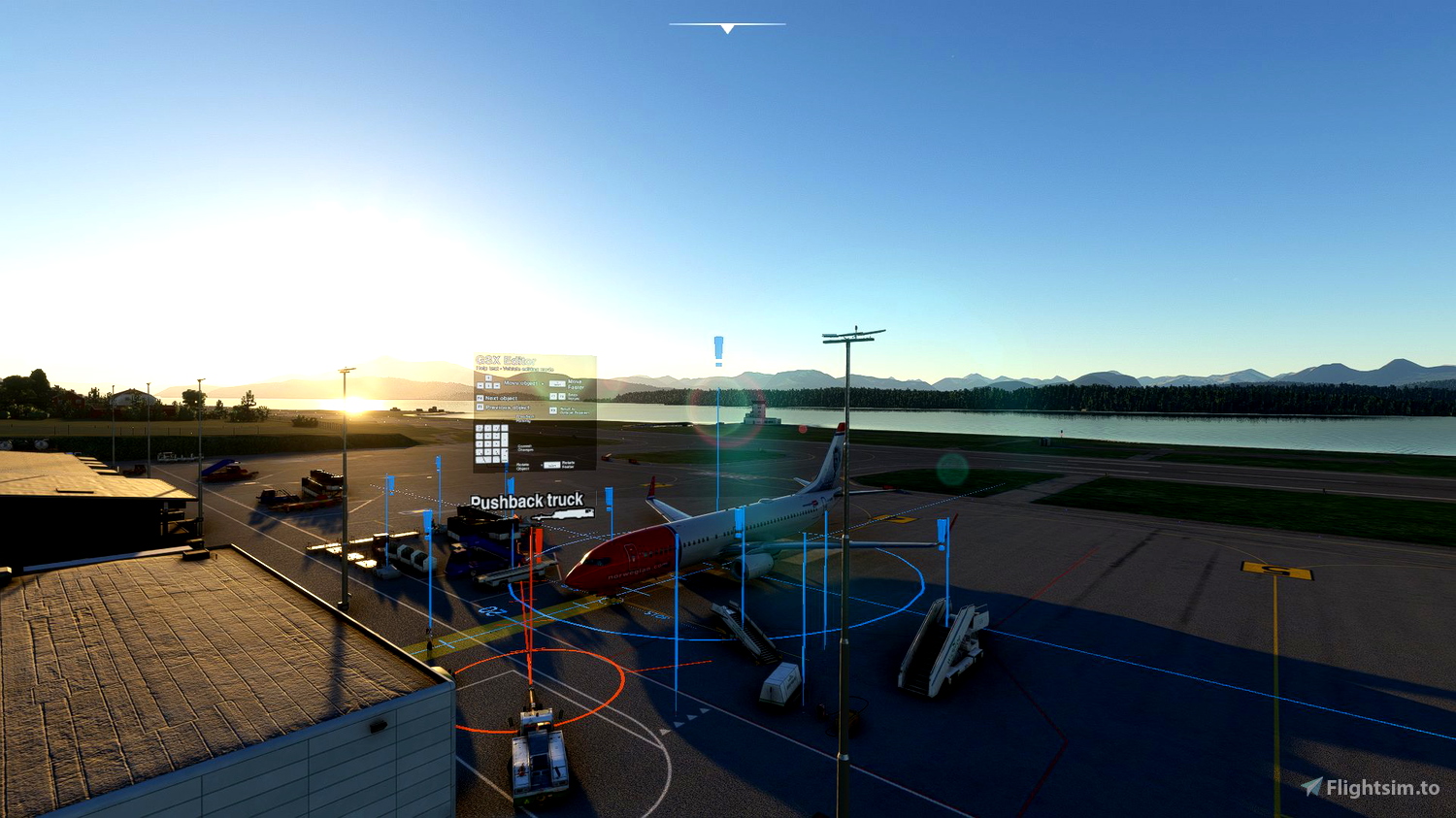The width and height of the screenshot is (1456, 818).
Task: Click the Rotate Faster key indicator
Action: tap(551, 465)
